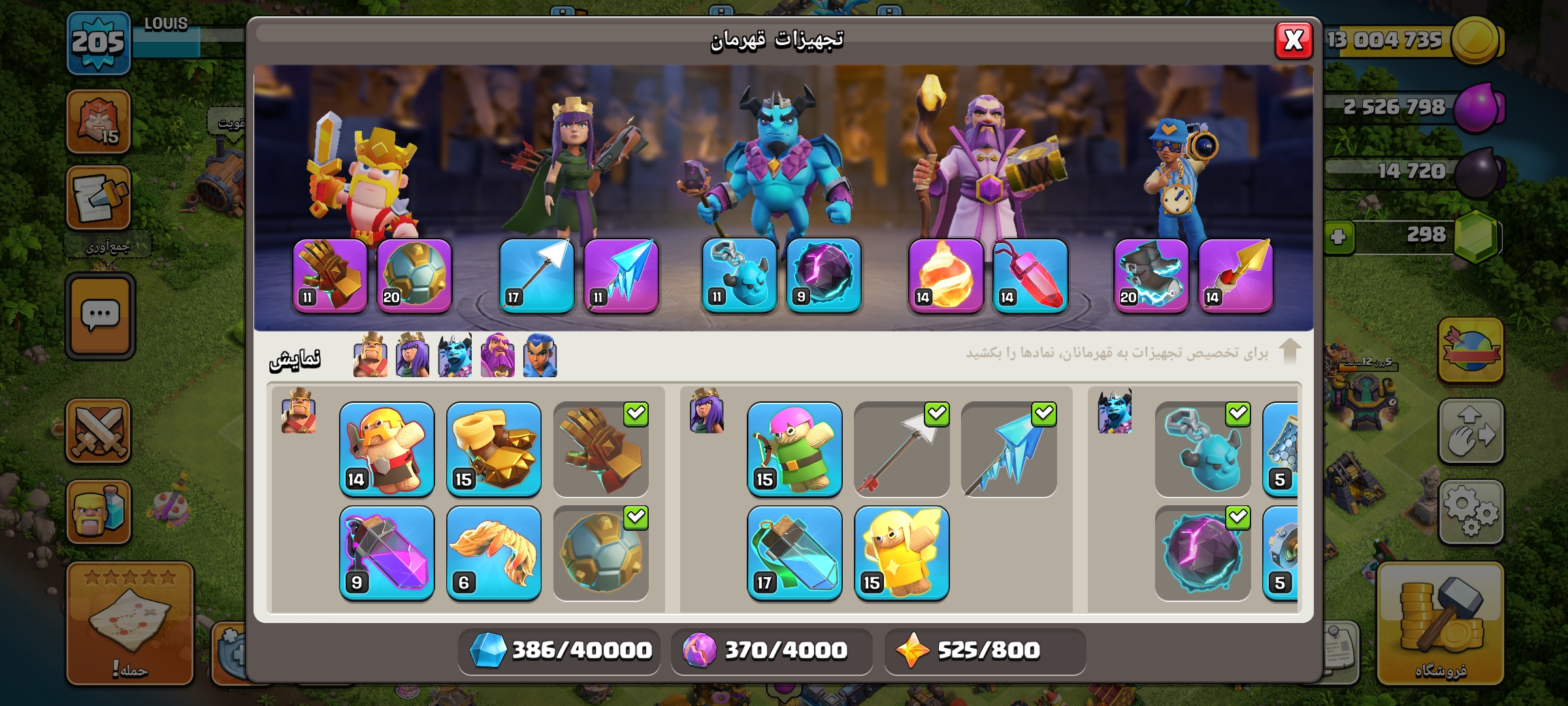
Task: Select the Rage Vial level 9 equipment
Action: [387, 553]
